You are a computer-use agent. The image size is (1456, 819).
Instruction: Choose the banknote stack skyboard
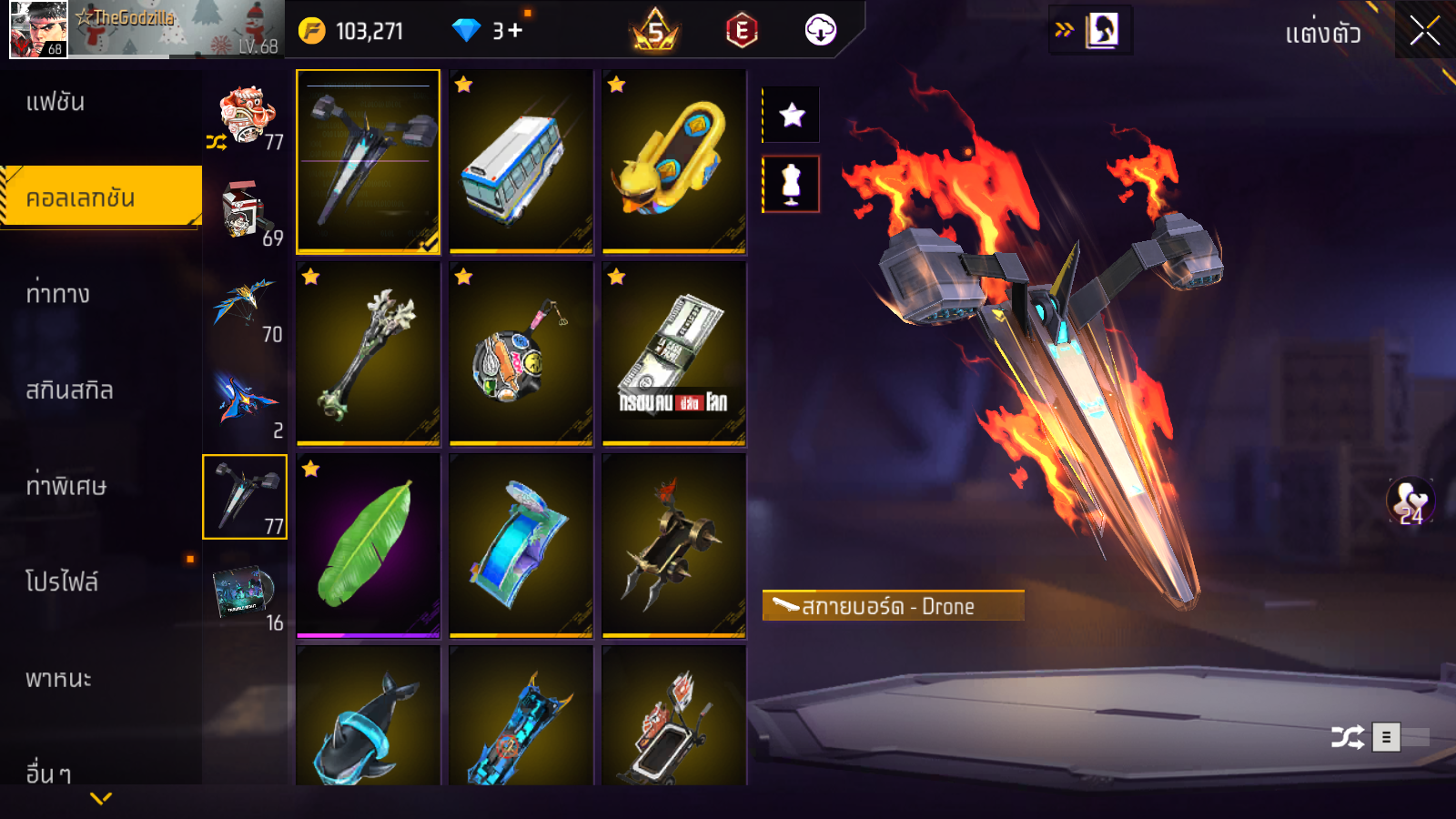tap(673, 354)
